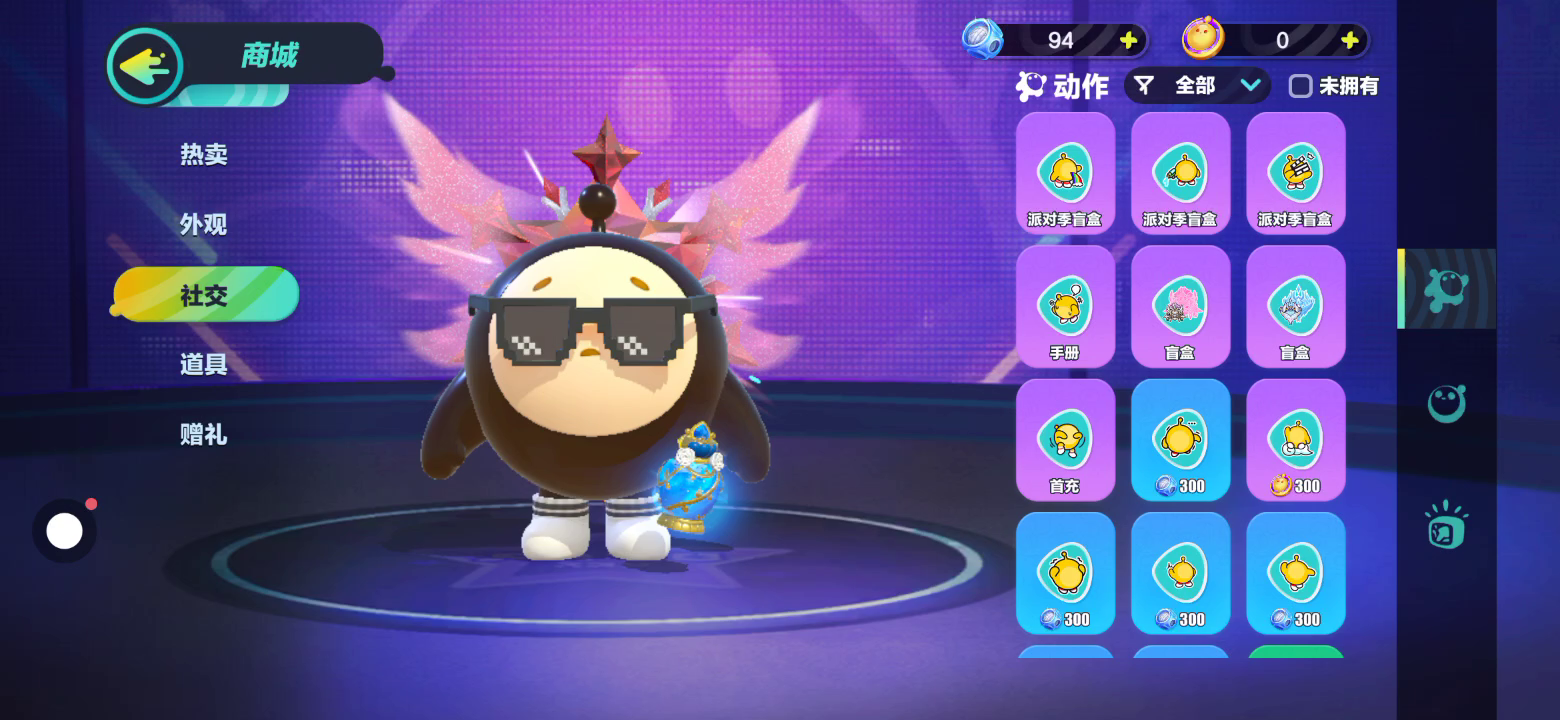The width and height of the screenshot is (1560, 720).
Task: Choose the 首充 action item
Action: [x=1065, y=440]
